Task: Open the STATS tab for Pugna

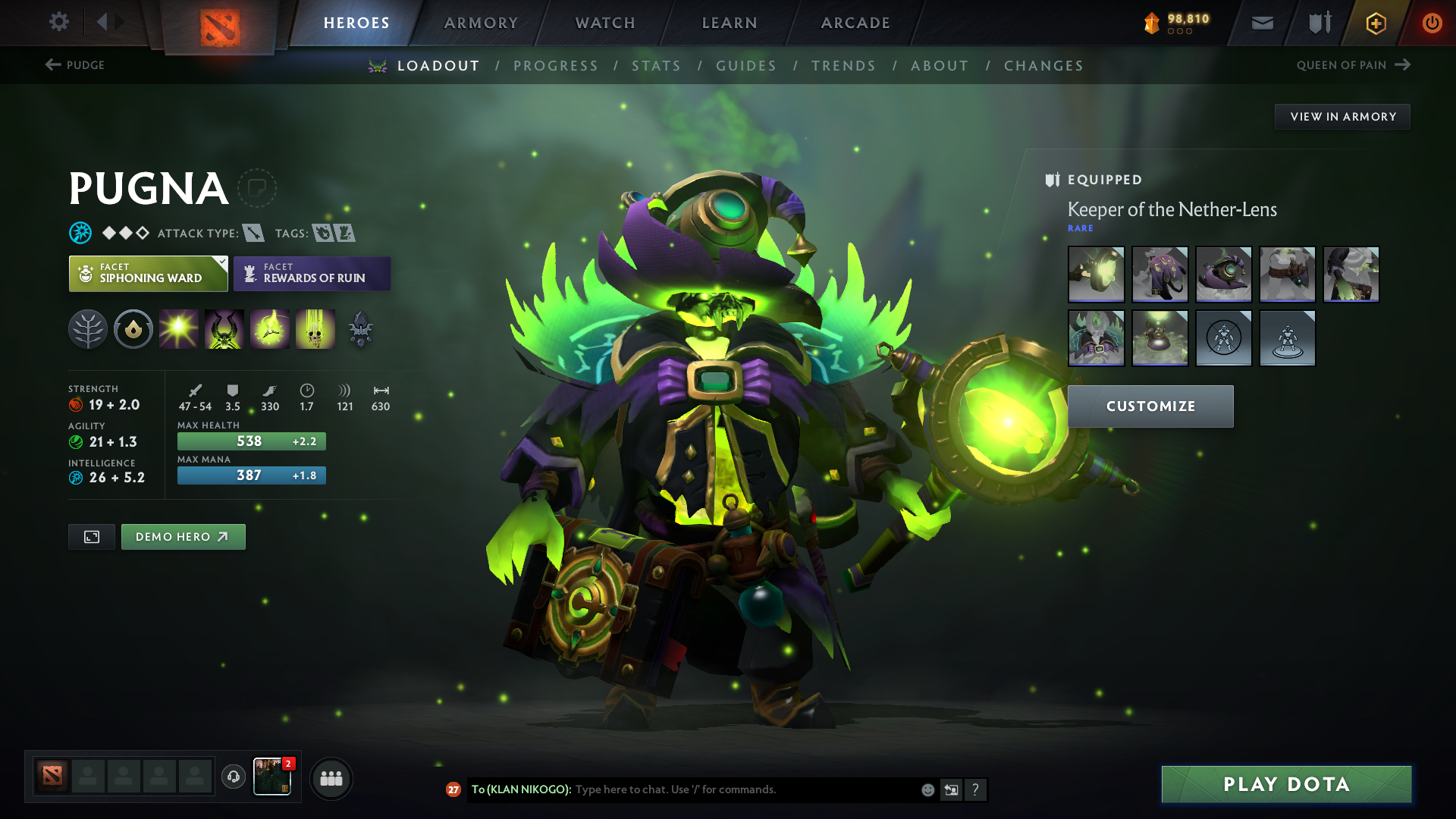Action: click(657, 66)
